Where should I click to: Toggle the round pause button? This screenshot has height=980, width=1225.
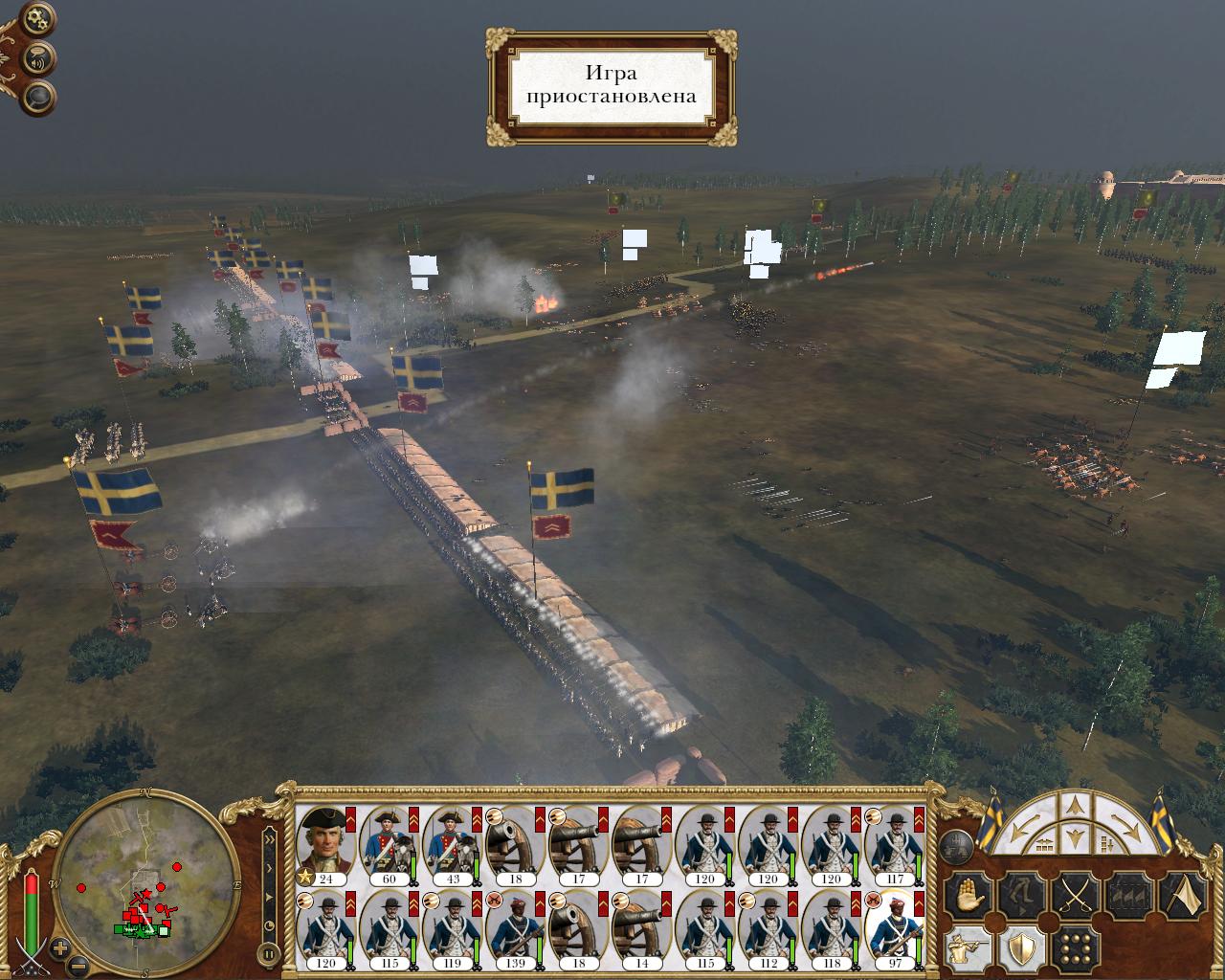pyautogui.click(x=269, y=953)
